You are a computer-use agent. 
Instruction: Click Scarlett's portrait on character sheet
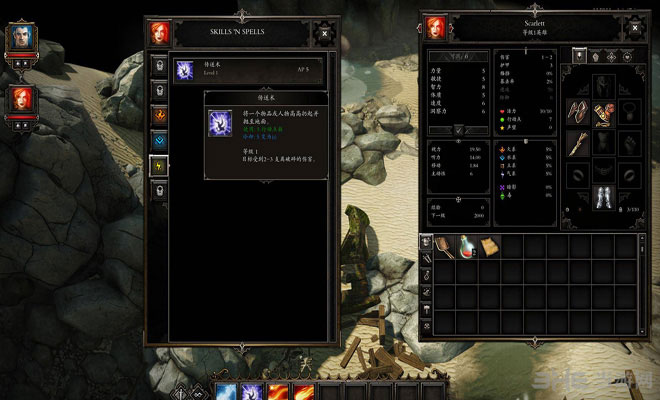[x=436, y=27]
